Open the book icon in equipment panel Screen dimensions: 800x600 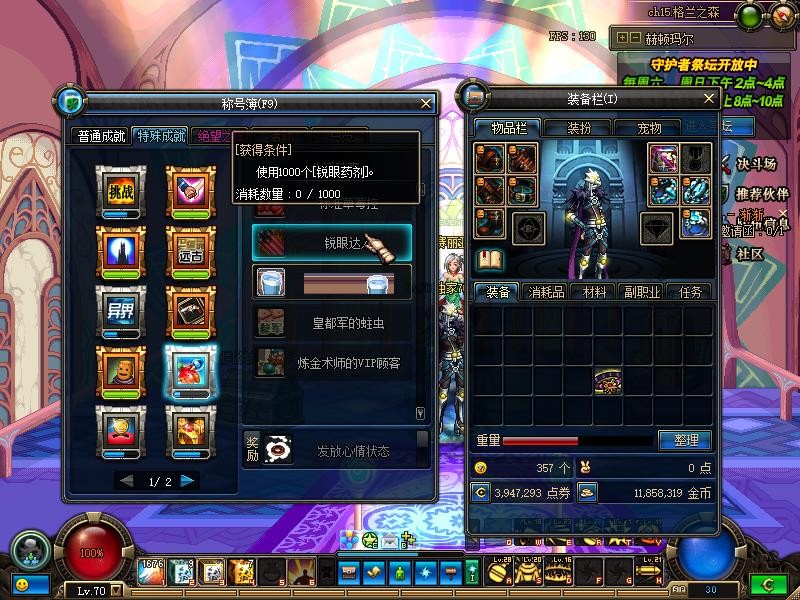(490, 261)
